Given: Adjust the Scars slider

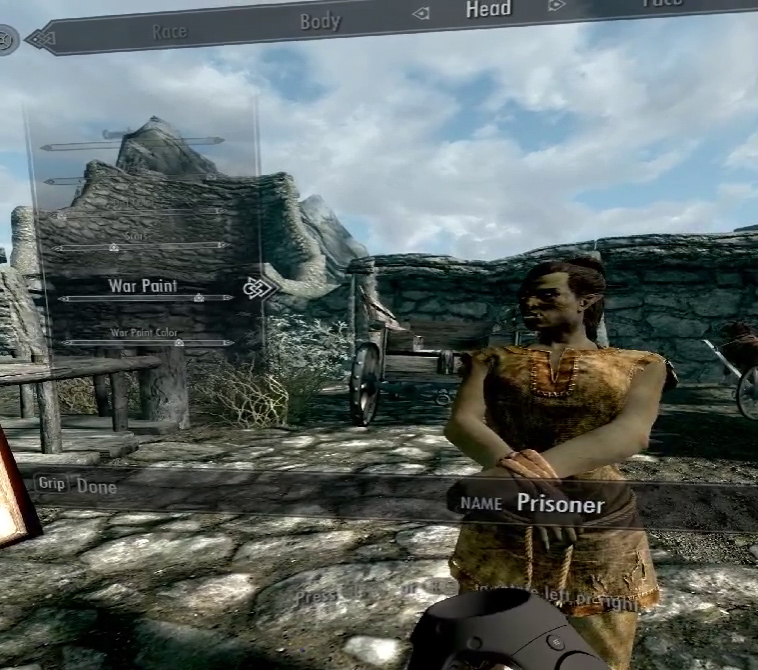Looking at the screenshot, I should point(140,246).
